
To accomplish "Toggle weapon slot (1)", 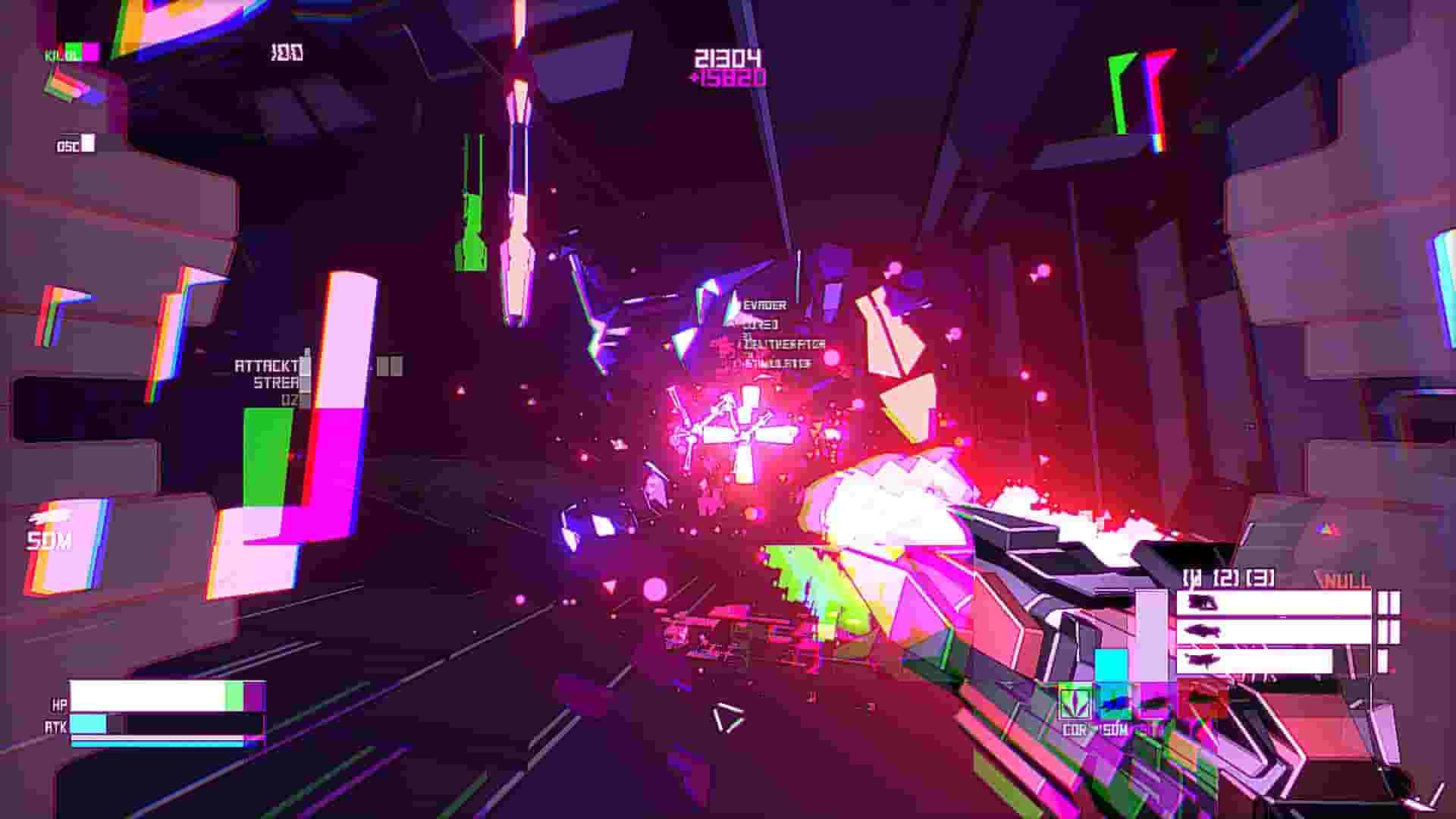I will 1192,576.
